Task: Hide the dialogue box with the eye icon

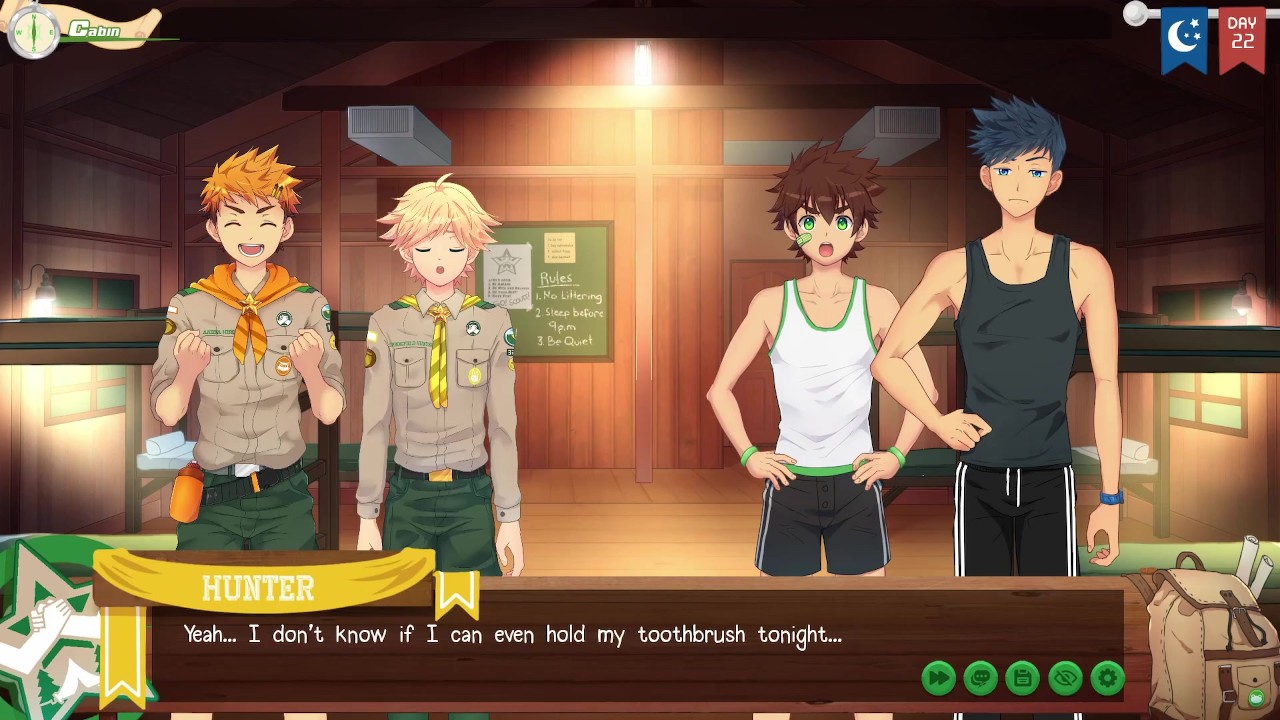Action: 1065,678
